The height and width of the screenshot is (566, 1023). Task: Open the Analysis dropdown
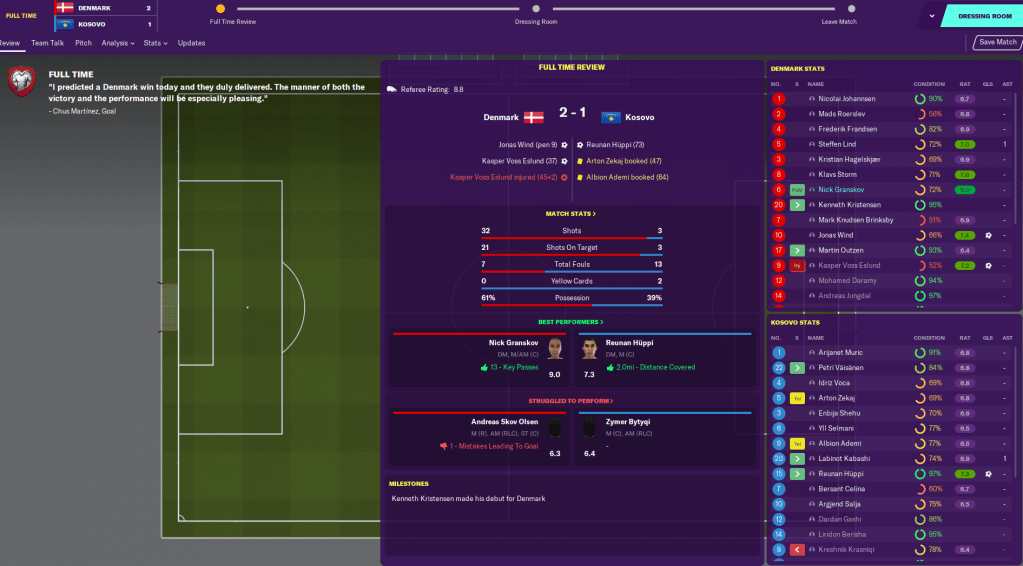tap(117, 43)
